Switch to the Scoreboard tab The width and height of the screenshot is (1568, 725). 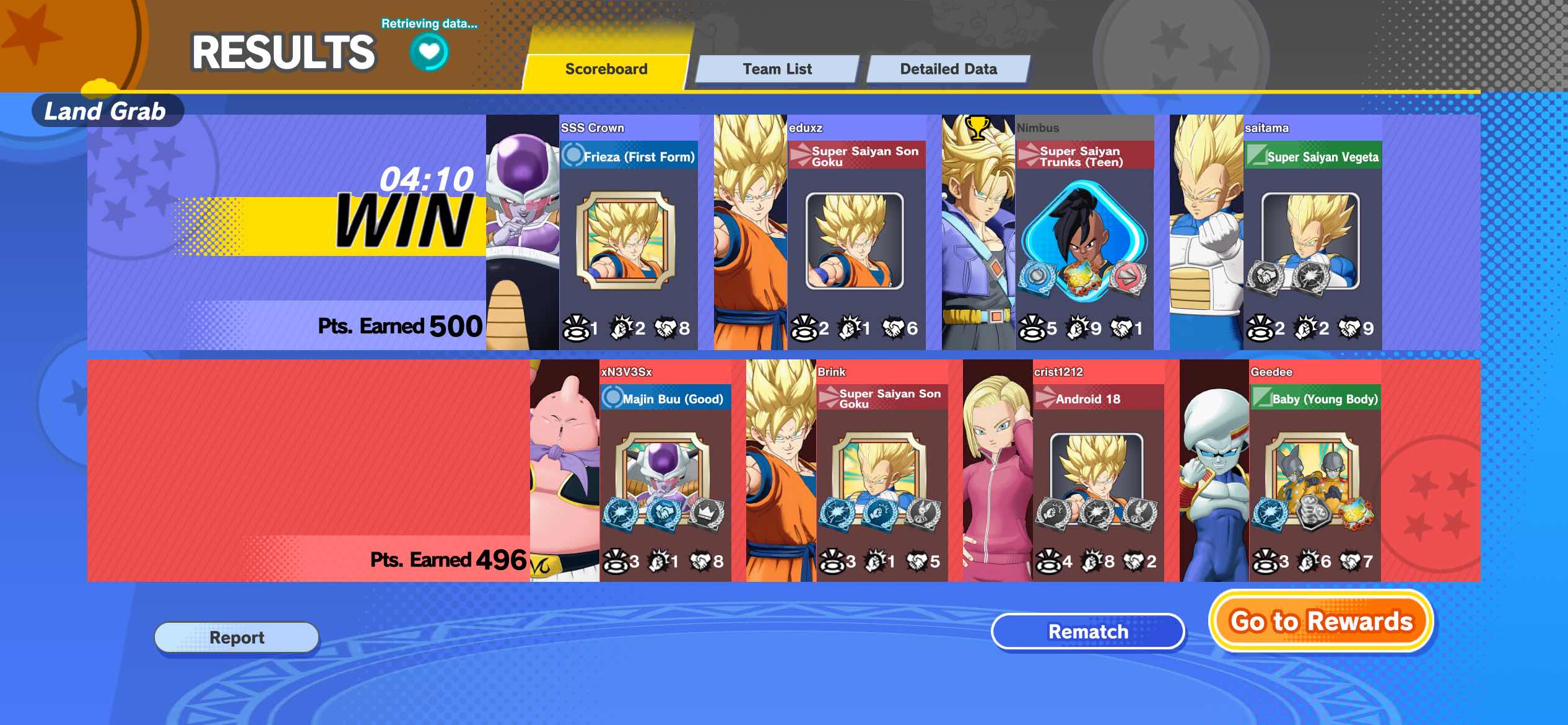606,69
